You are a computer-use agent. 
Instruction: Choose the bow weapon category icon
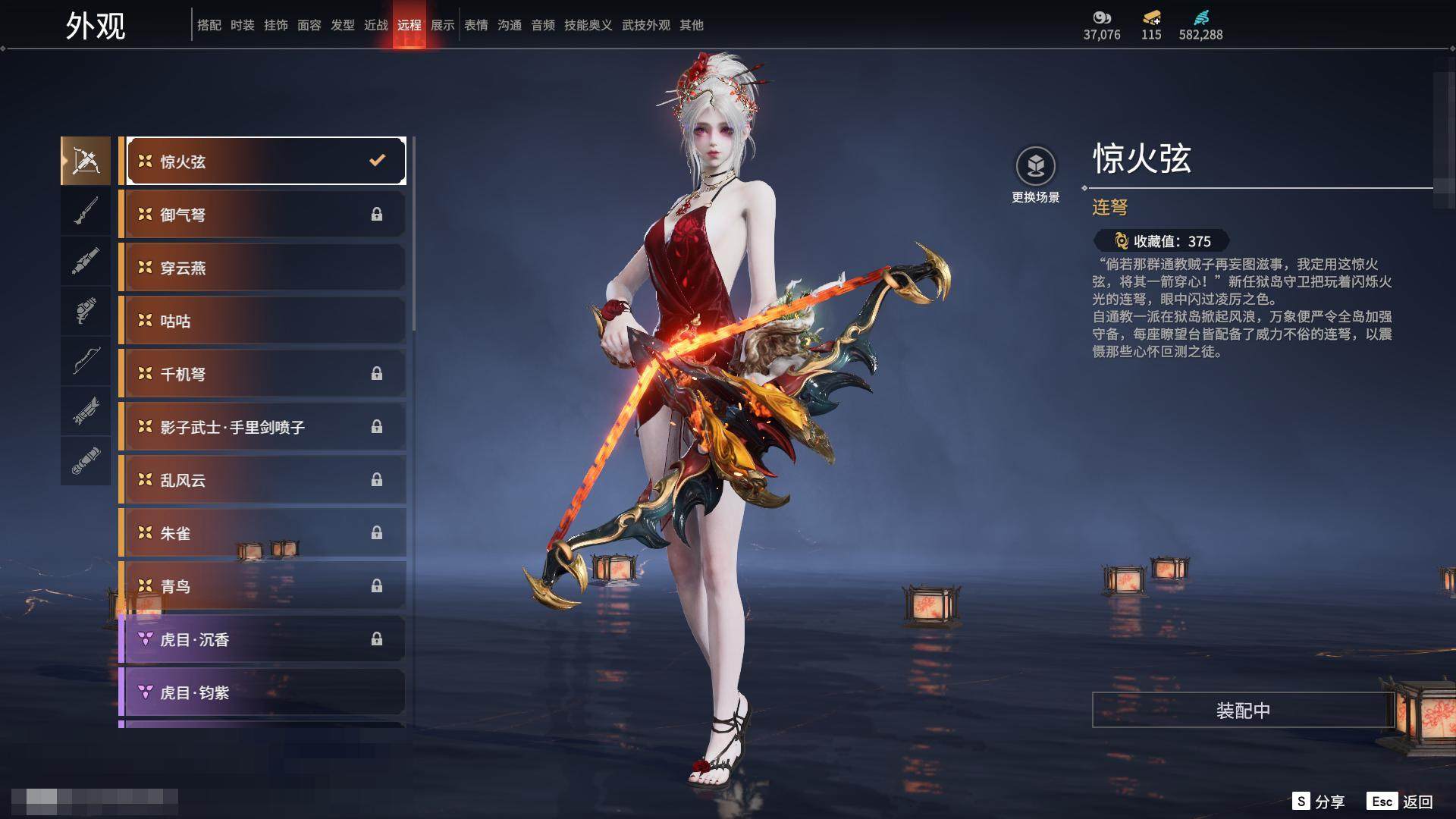tap(86, 361)
